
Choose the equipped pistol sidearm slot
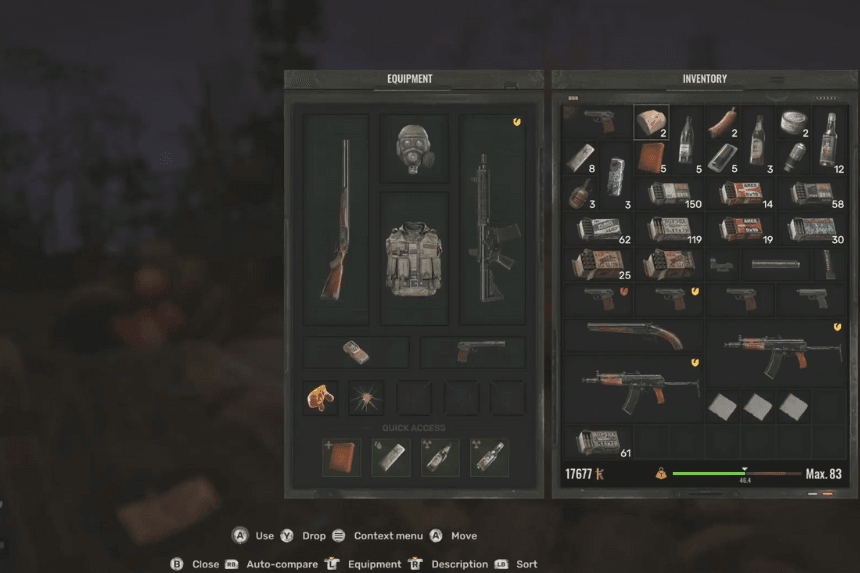point(472,351)
